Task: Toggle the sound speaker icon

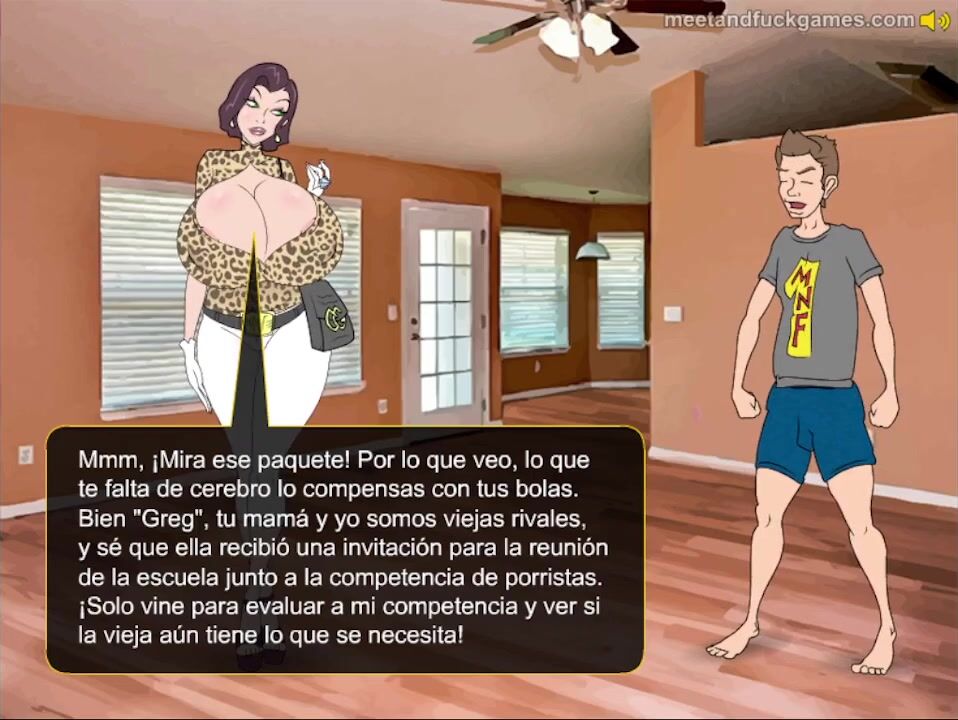Action: [935, 20]
